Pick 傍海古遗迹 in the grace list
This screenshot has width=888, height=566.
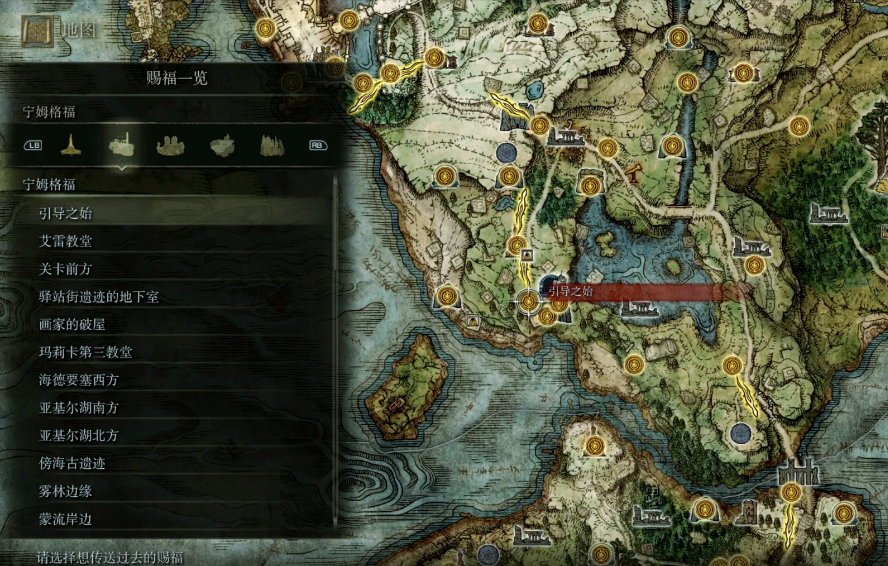click(x=72, y=464)
